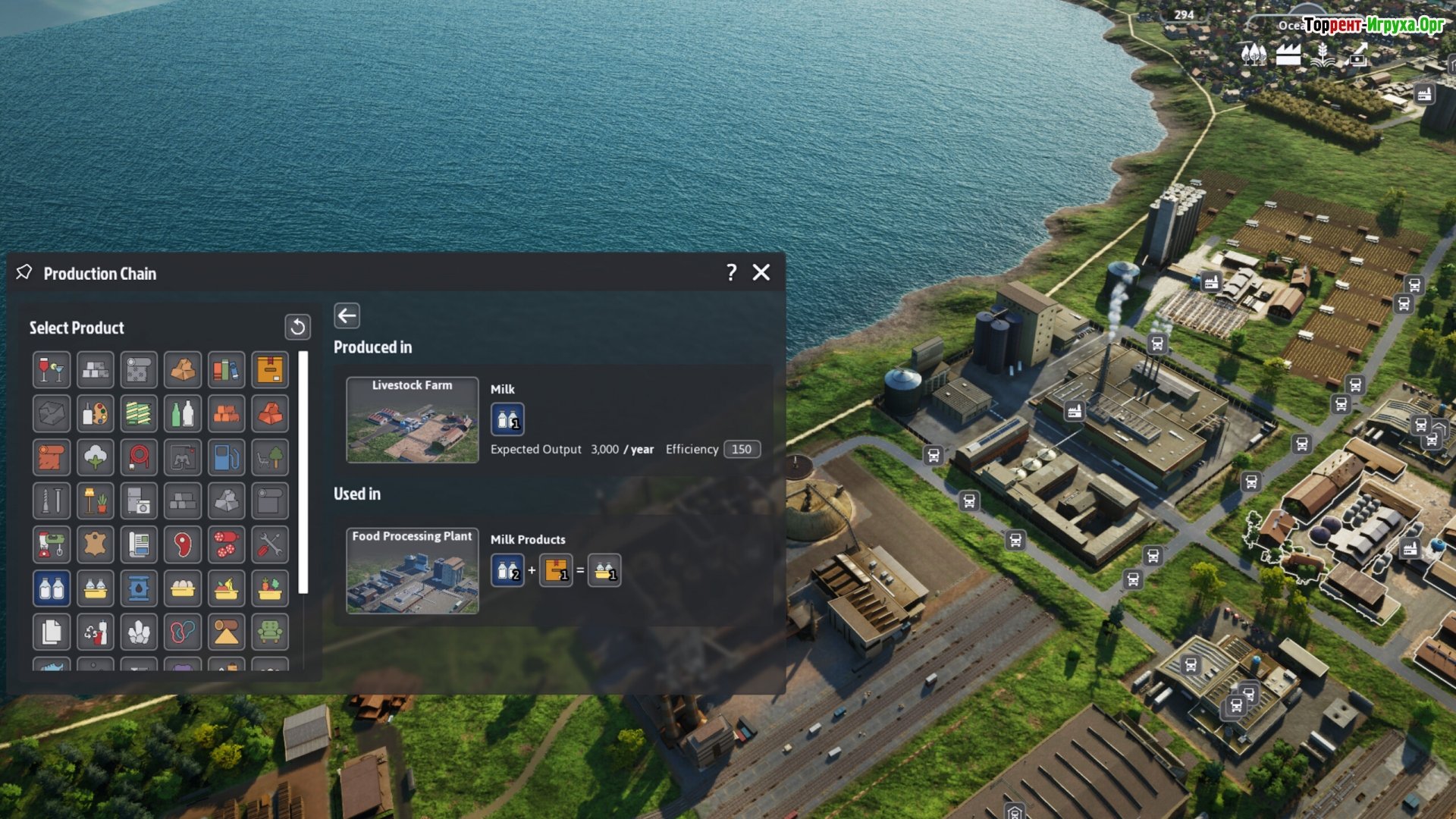This screenshot has height=819, width=1456.
Task: Choose the orange cardboard box product
Action: [x=270, y=370]
